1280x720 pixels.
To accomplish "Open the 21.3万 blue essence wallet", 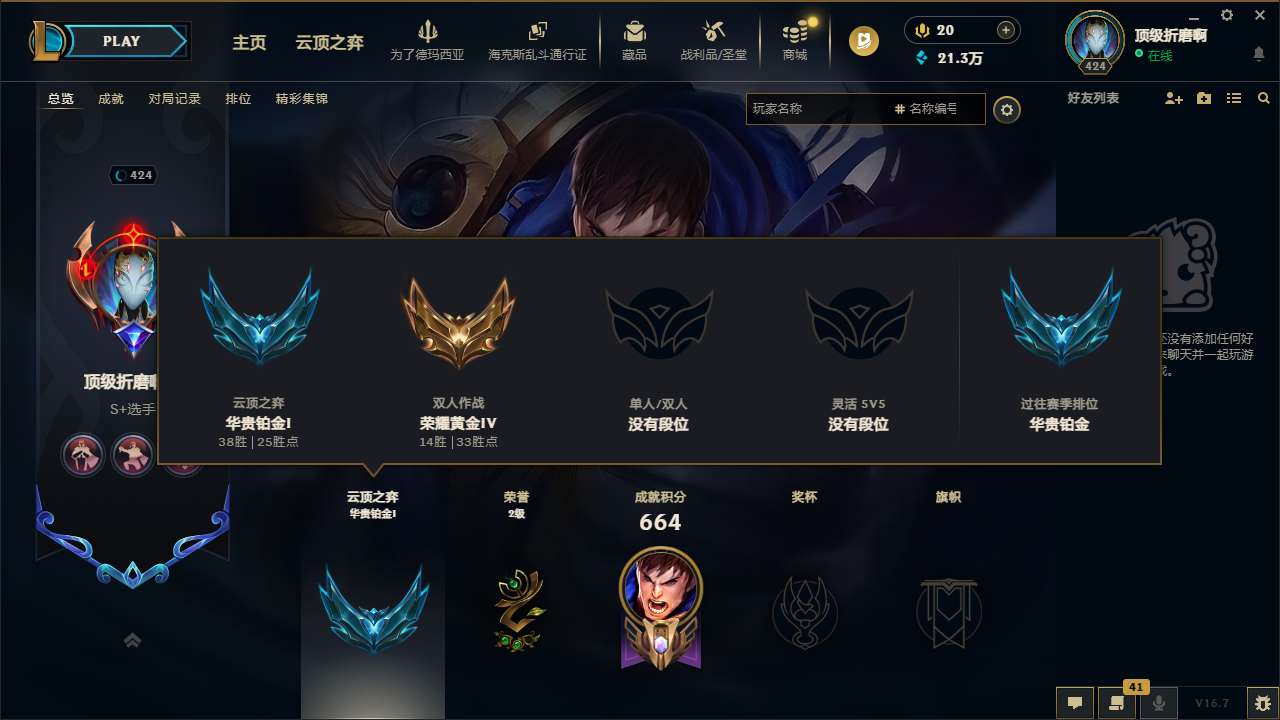I will (953, 58).
